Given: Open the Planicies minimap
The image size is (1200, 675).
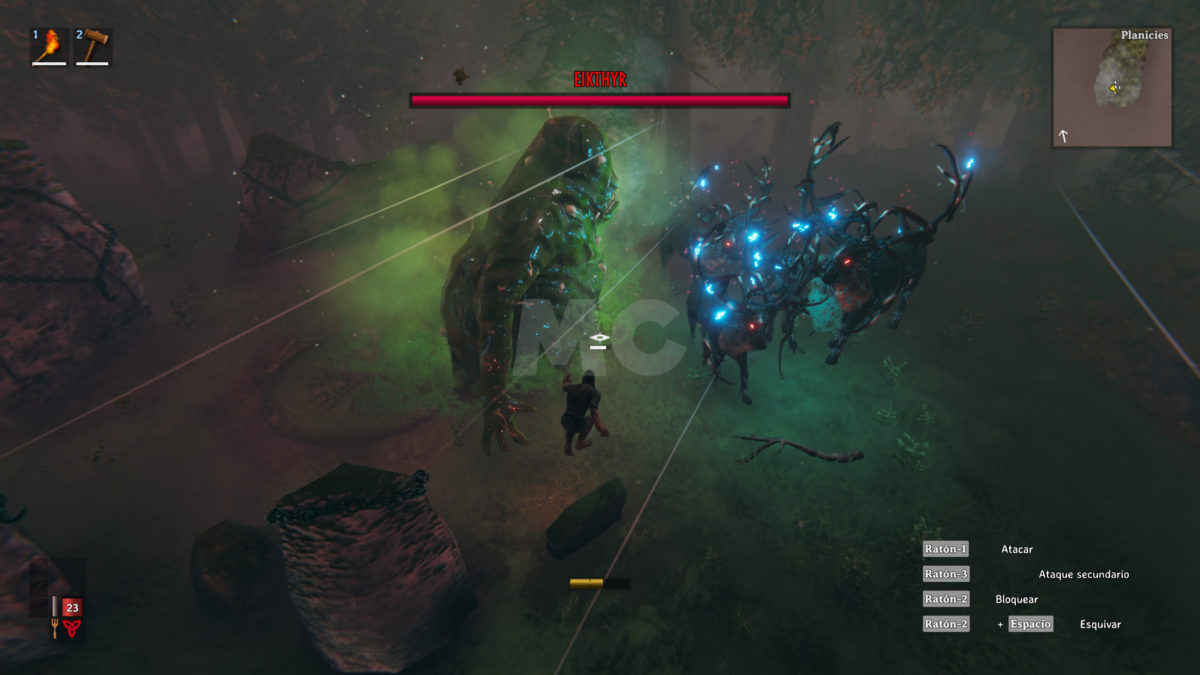Looking at the screenshot, I should (x=1111, y=87).
